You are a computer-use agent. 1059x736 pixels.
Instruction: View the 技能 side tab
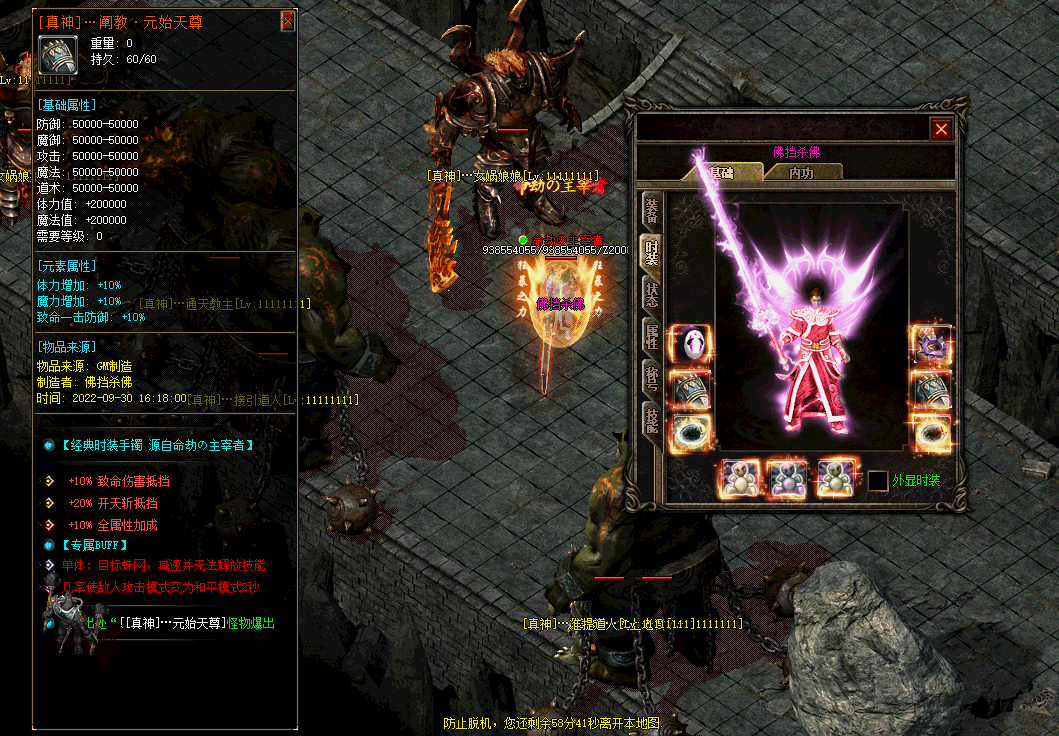(x=651, y=420)
